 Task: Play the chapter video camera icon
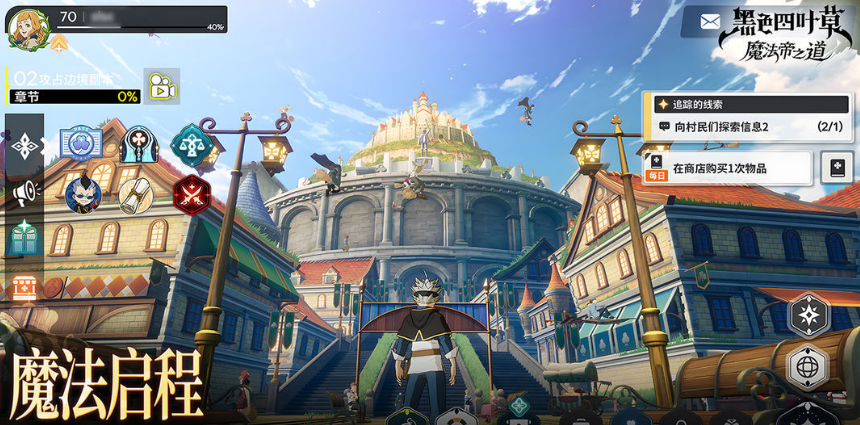tap(160, 87)
